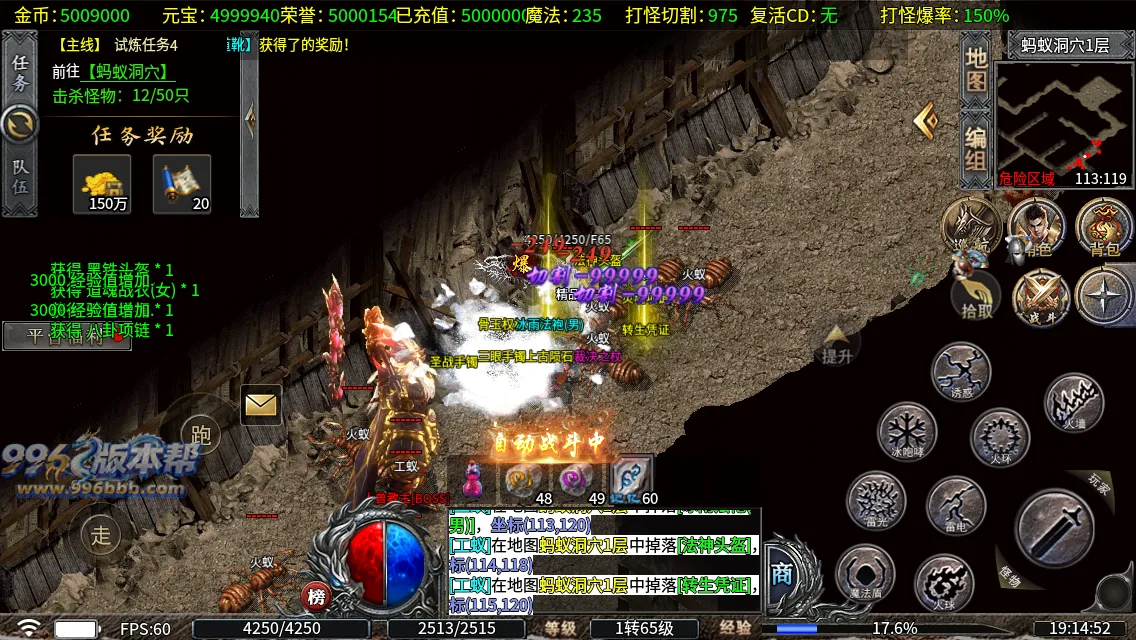Screen dimensions: 1136x640
Task: Collapse the quest panel with the side arrow
Action: 250,119
